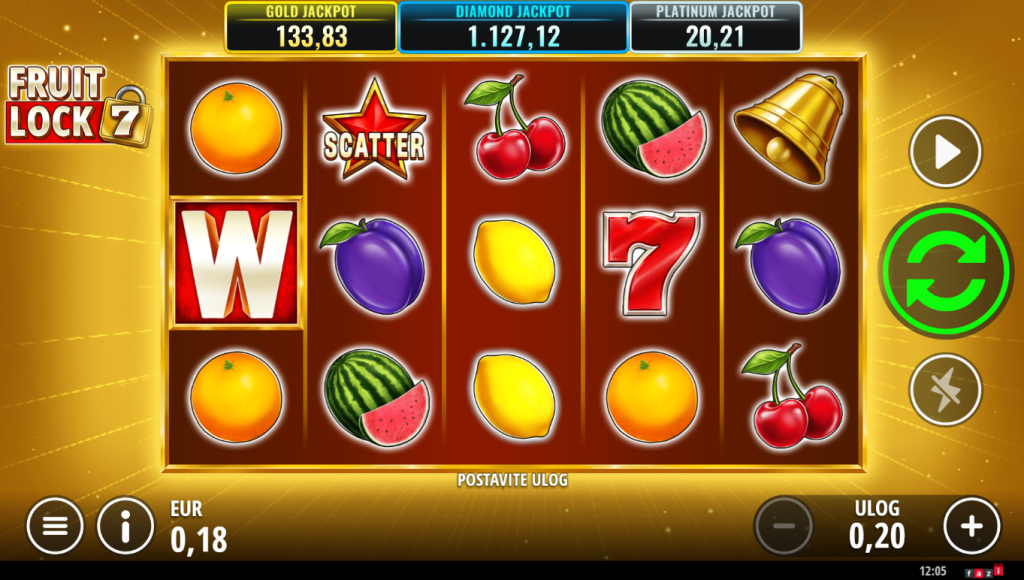View the Platinum Jackpot panel

point(716,27)
